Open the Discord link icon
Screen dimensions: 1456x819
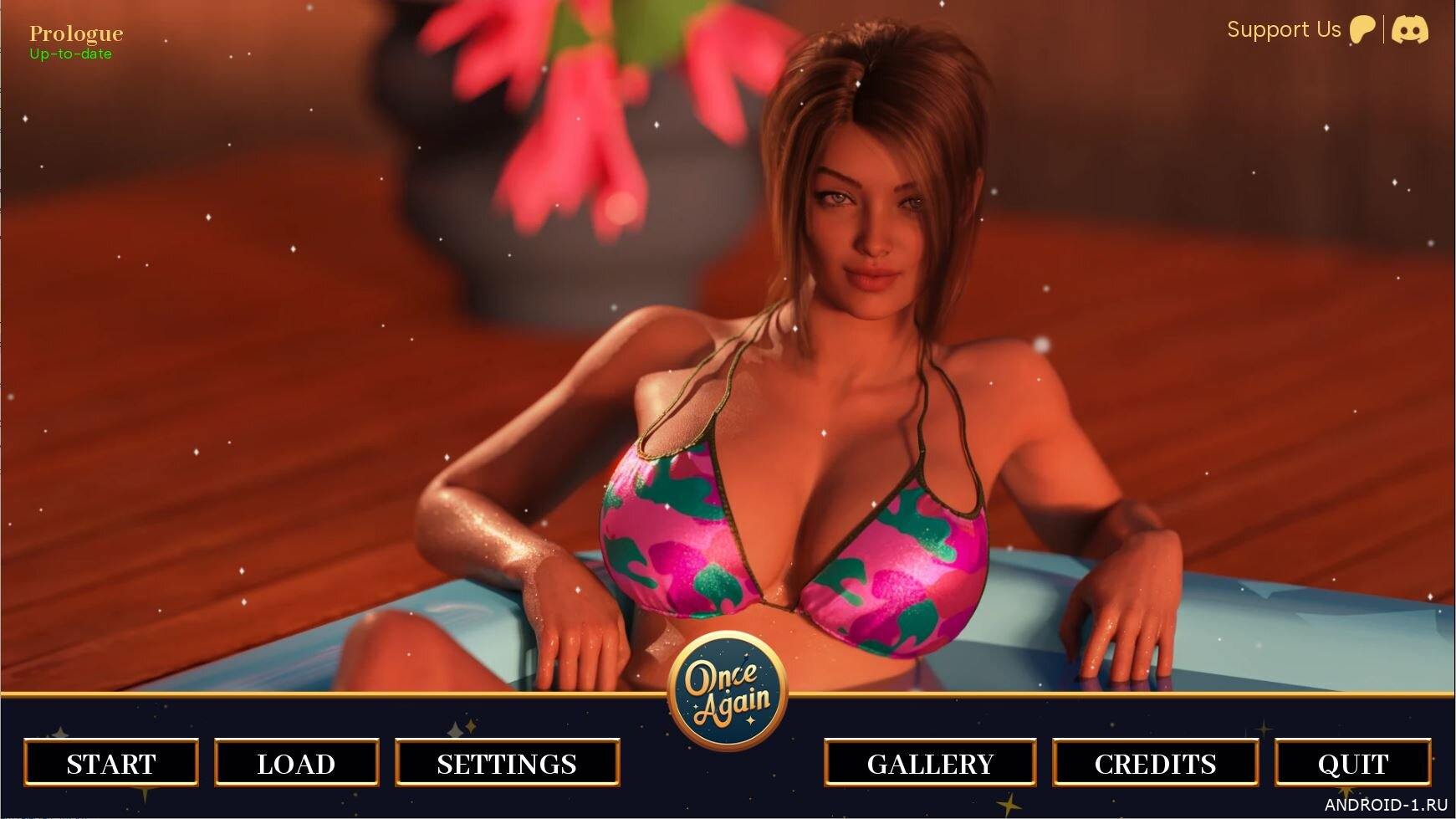1410,30
